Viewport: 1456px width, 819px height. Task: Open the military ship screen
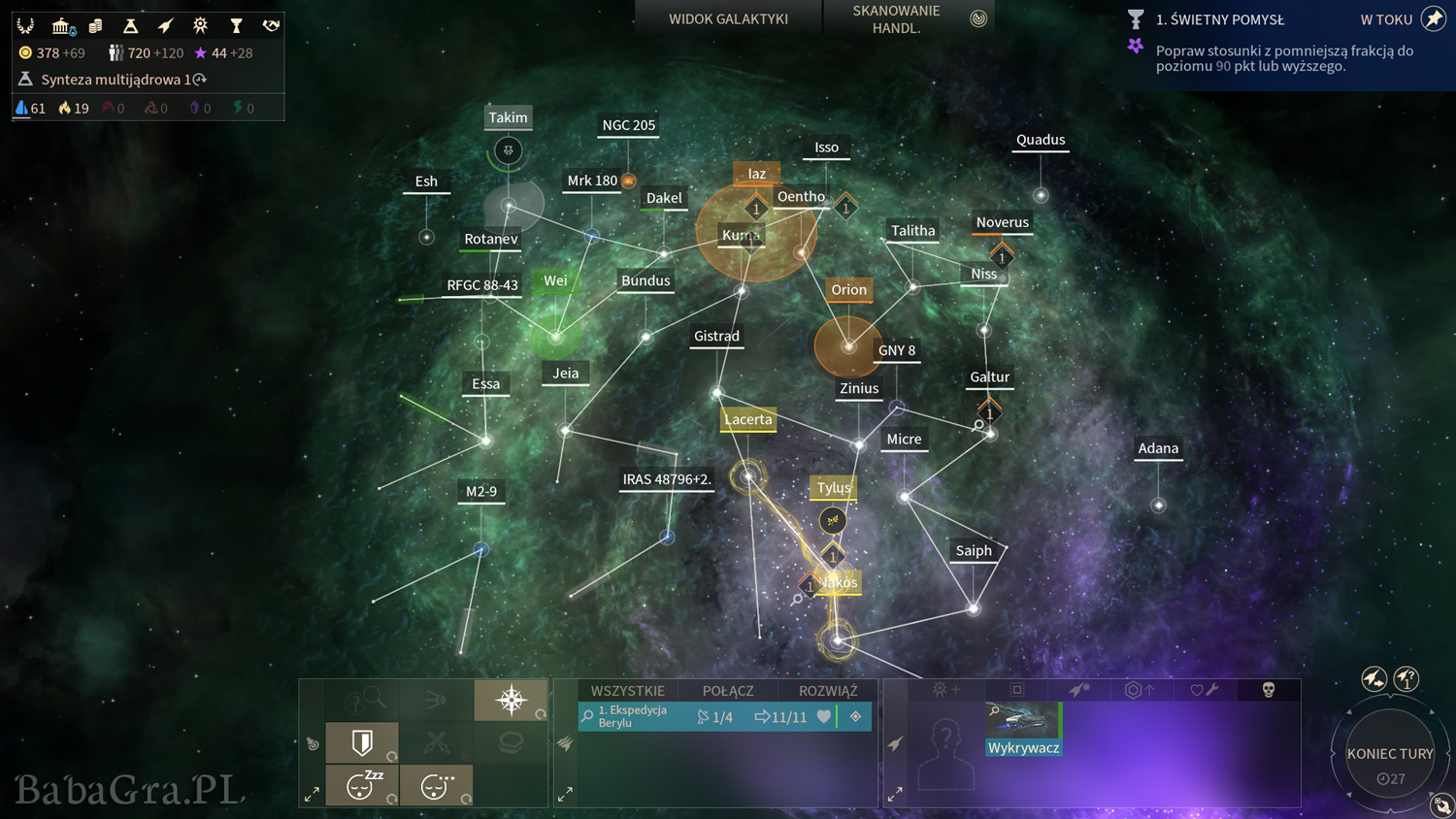(165, 25)
